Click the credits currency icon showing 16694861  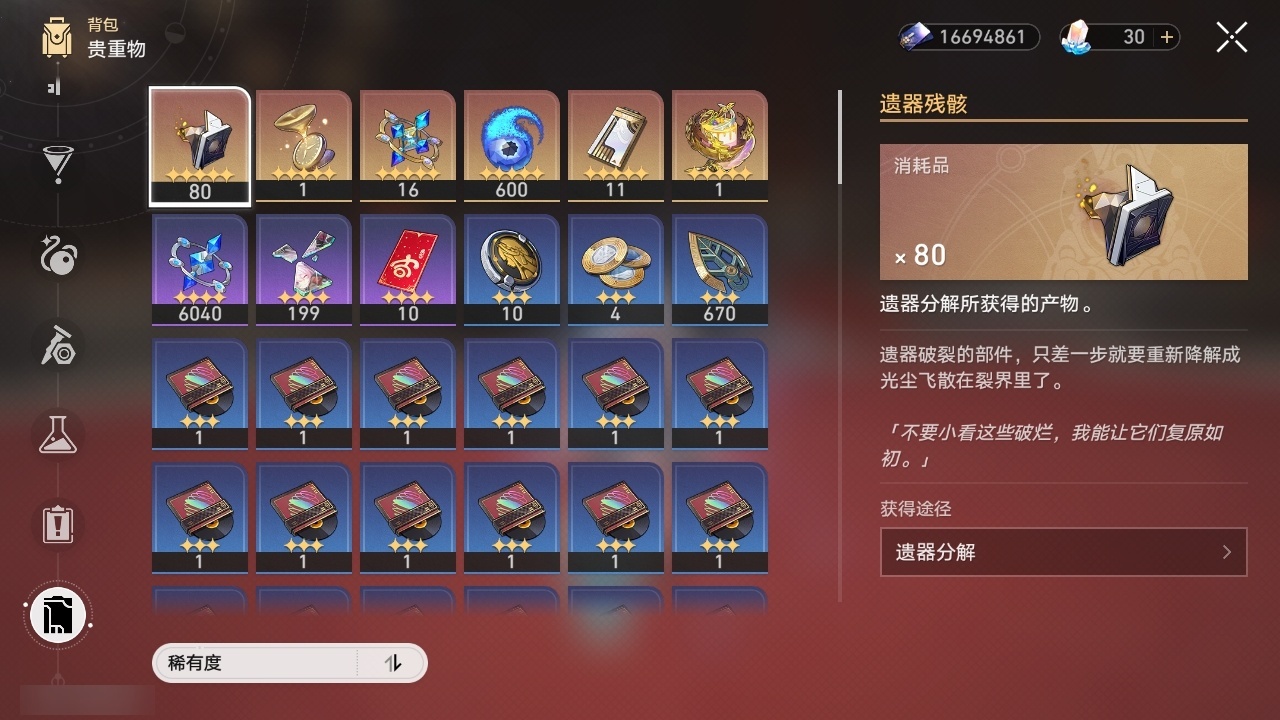(x=914, y=37)
